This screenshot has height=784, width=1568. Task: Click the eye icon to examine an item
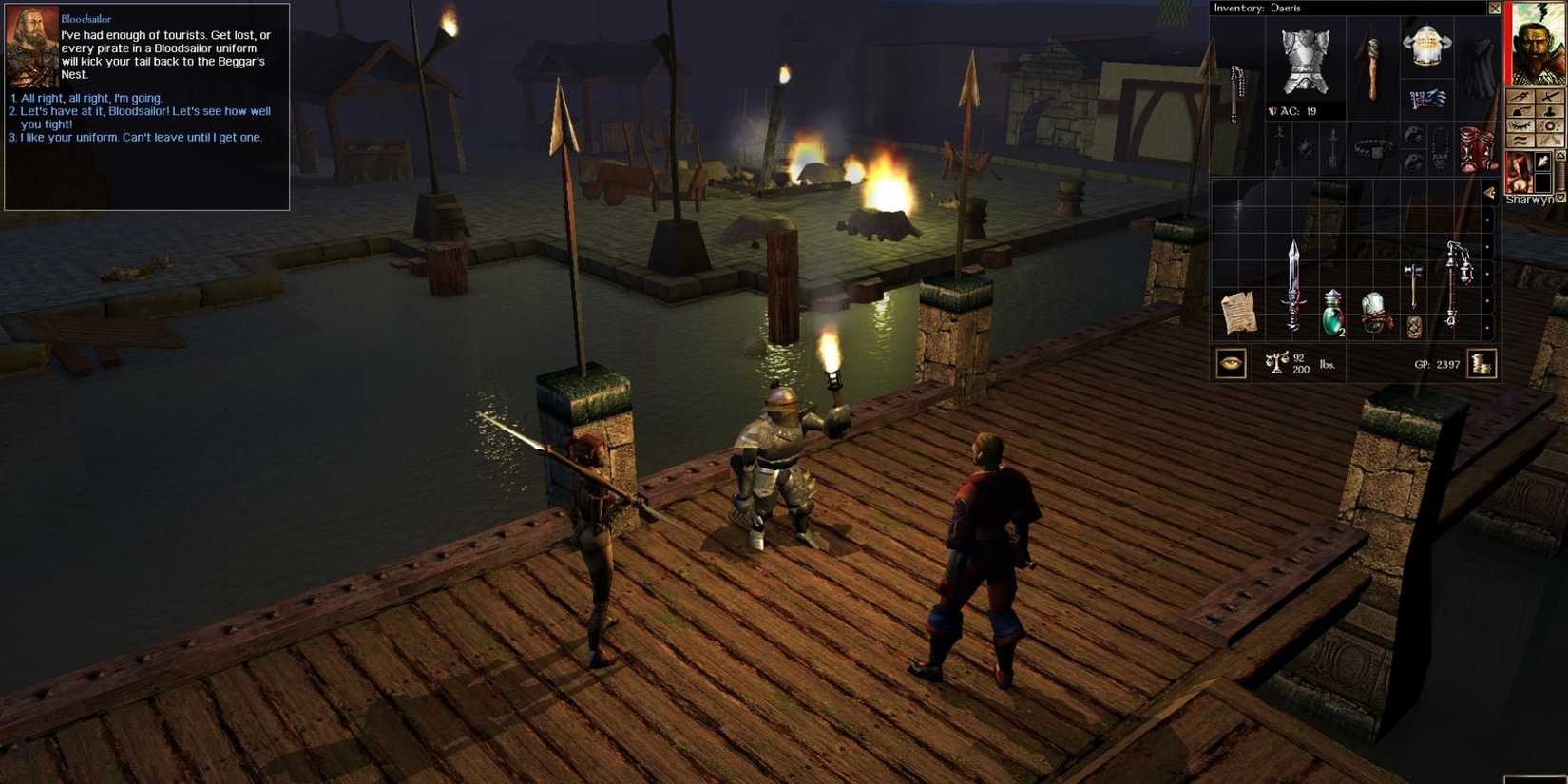pos(1231,363)
